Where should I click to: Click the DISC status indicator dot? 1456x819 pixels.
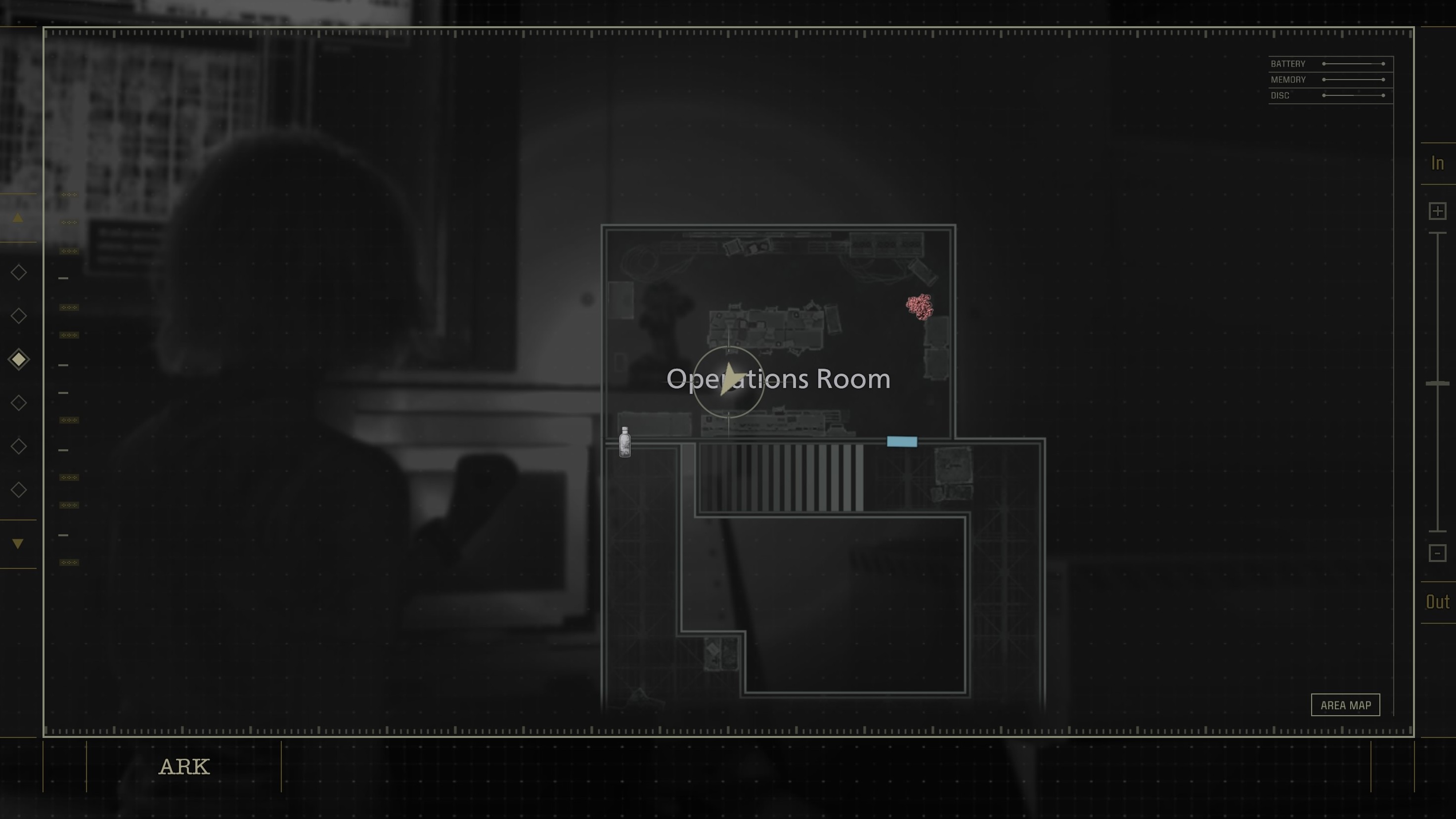1325,95
